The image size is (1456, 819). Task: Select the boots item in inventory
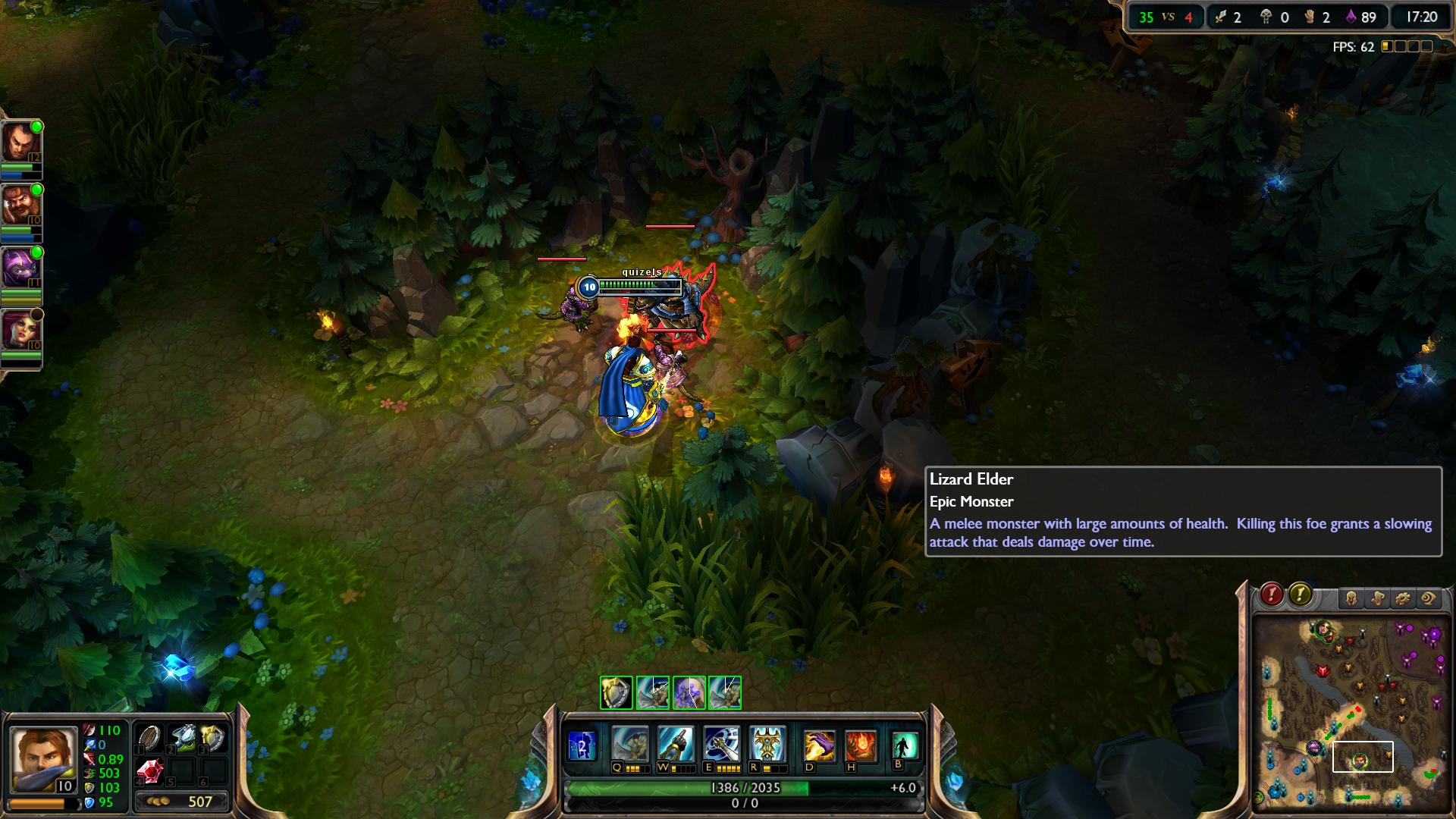click(x=182, y=738)
